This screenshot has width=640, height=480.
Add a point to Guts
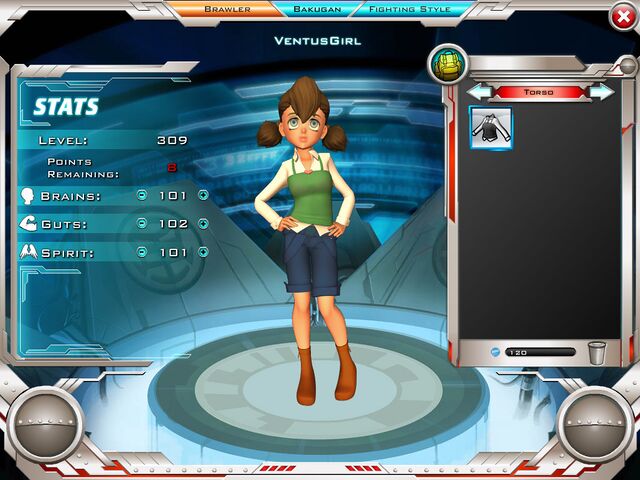[203, 224]
